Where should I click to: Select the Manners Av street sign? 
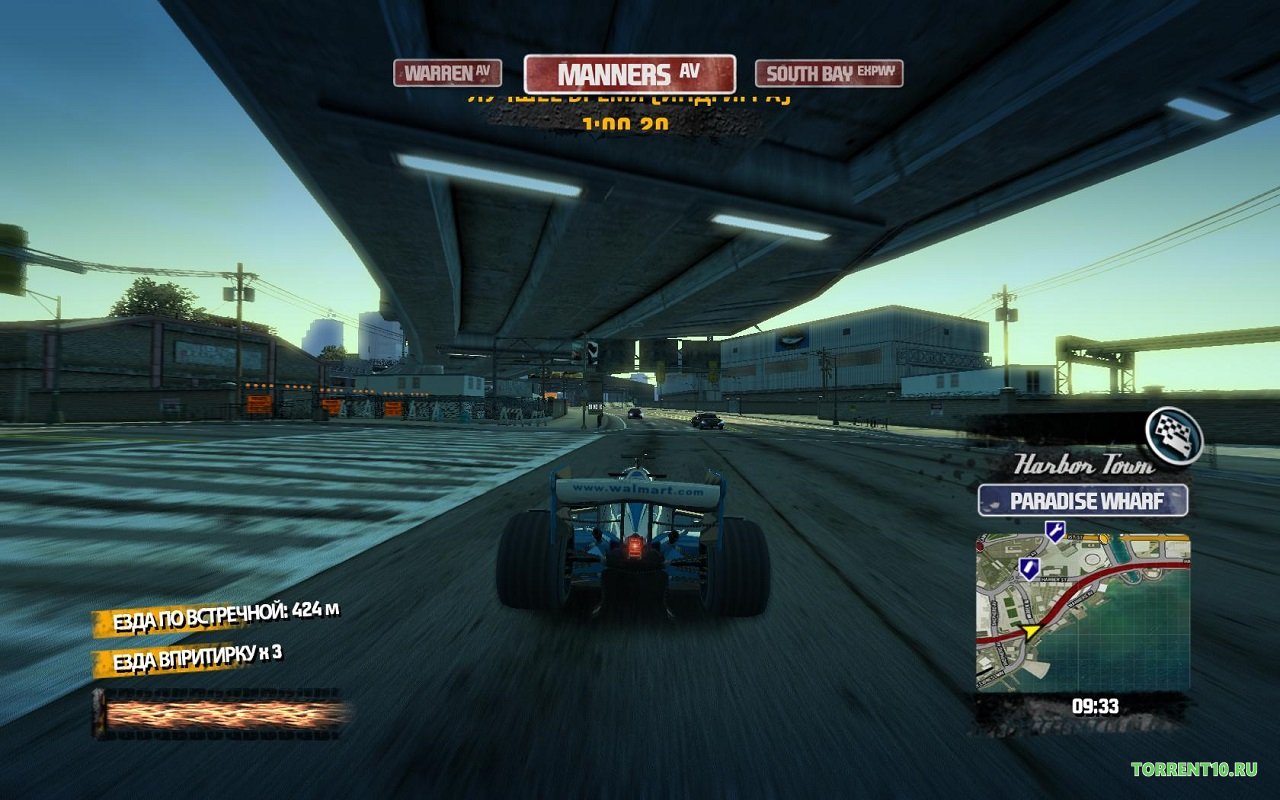pos(629,74)
